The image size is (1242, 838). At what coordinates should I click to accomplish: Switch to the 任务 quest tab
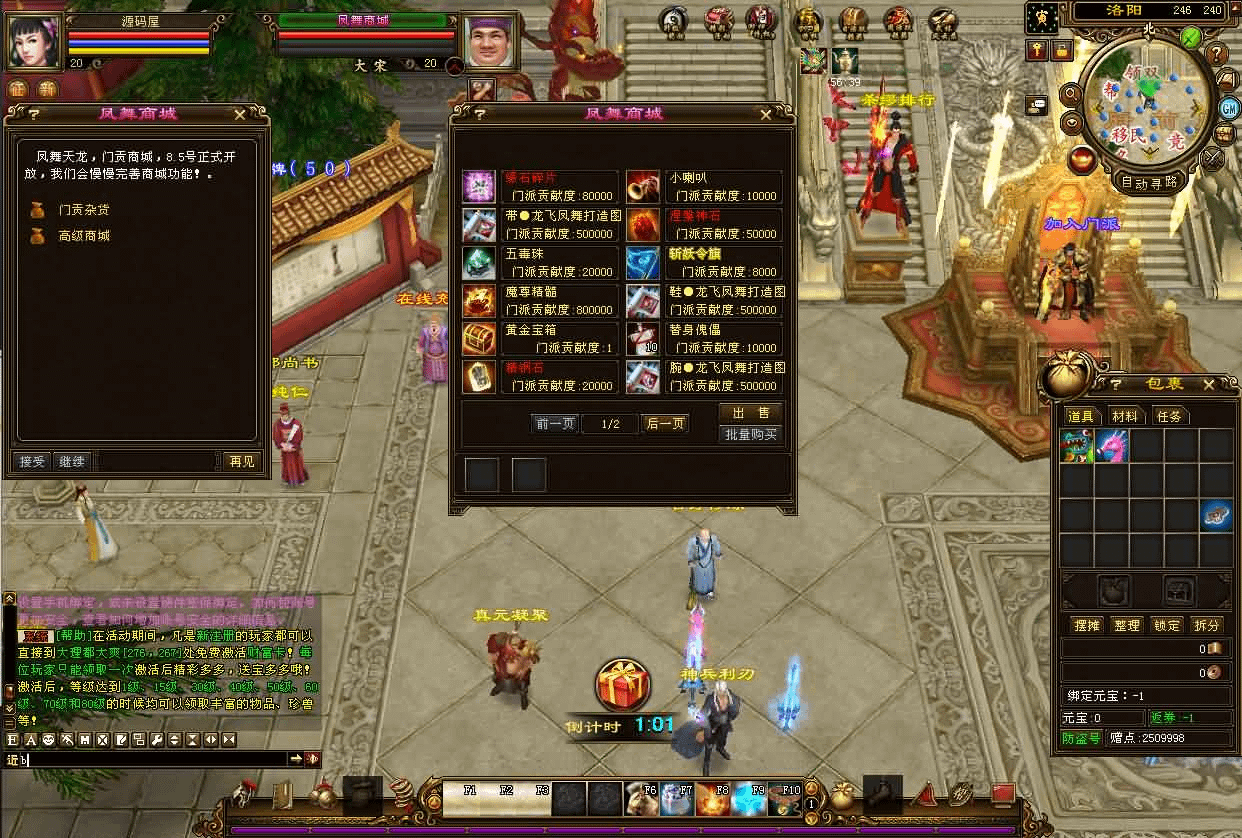(1168, 416)
